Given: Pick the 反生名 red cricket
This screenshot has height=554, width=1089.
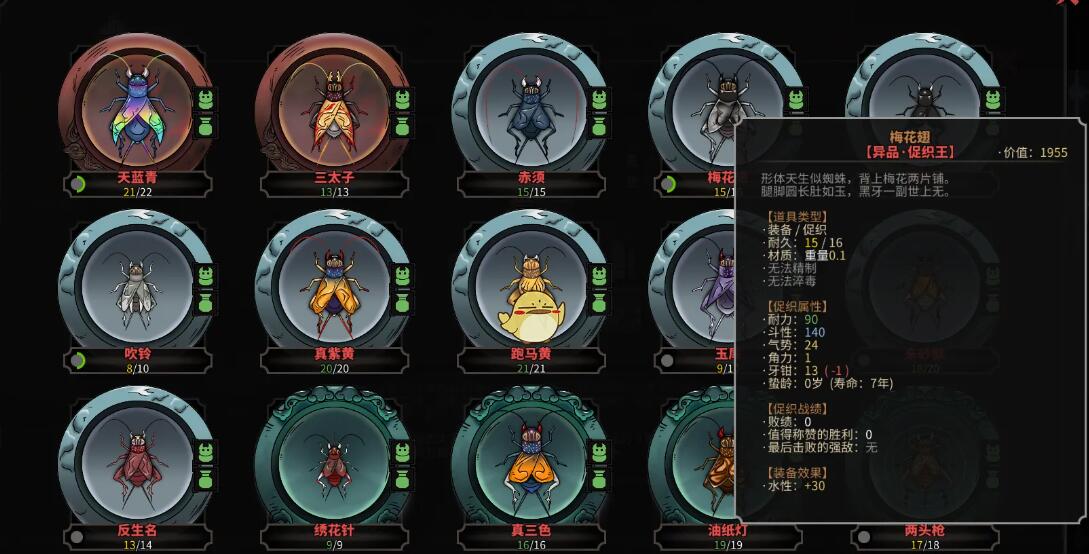Looking at the screenshot, I should [135, 461].
